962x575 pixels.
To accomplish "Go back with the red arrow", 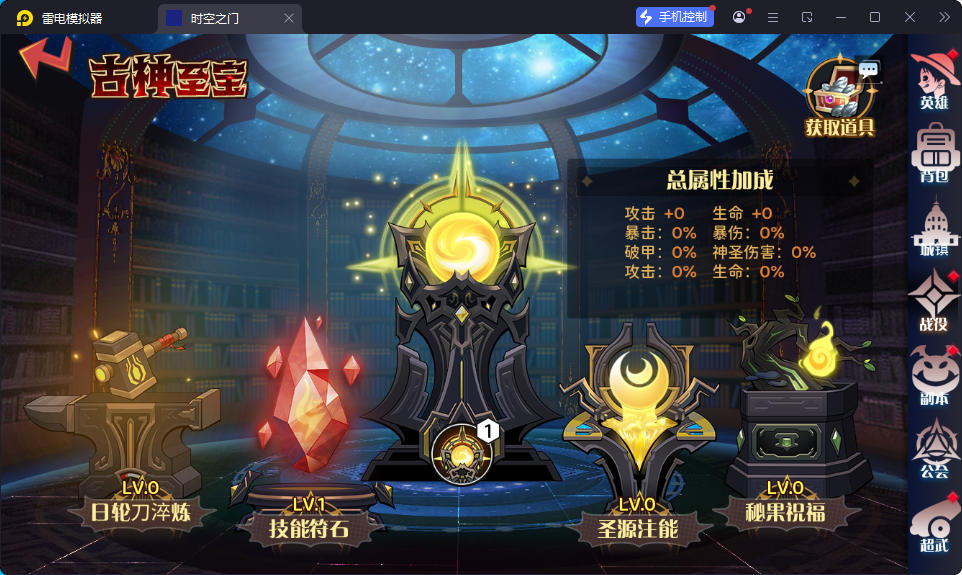I will click(45, 60).
